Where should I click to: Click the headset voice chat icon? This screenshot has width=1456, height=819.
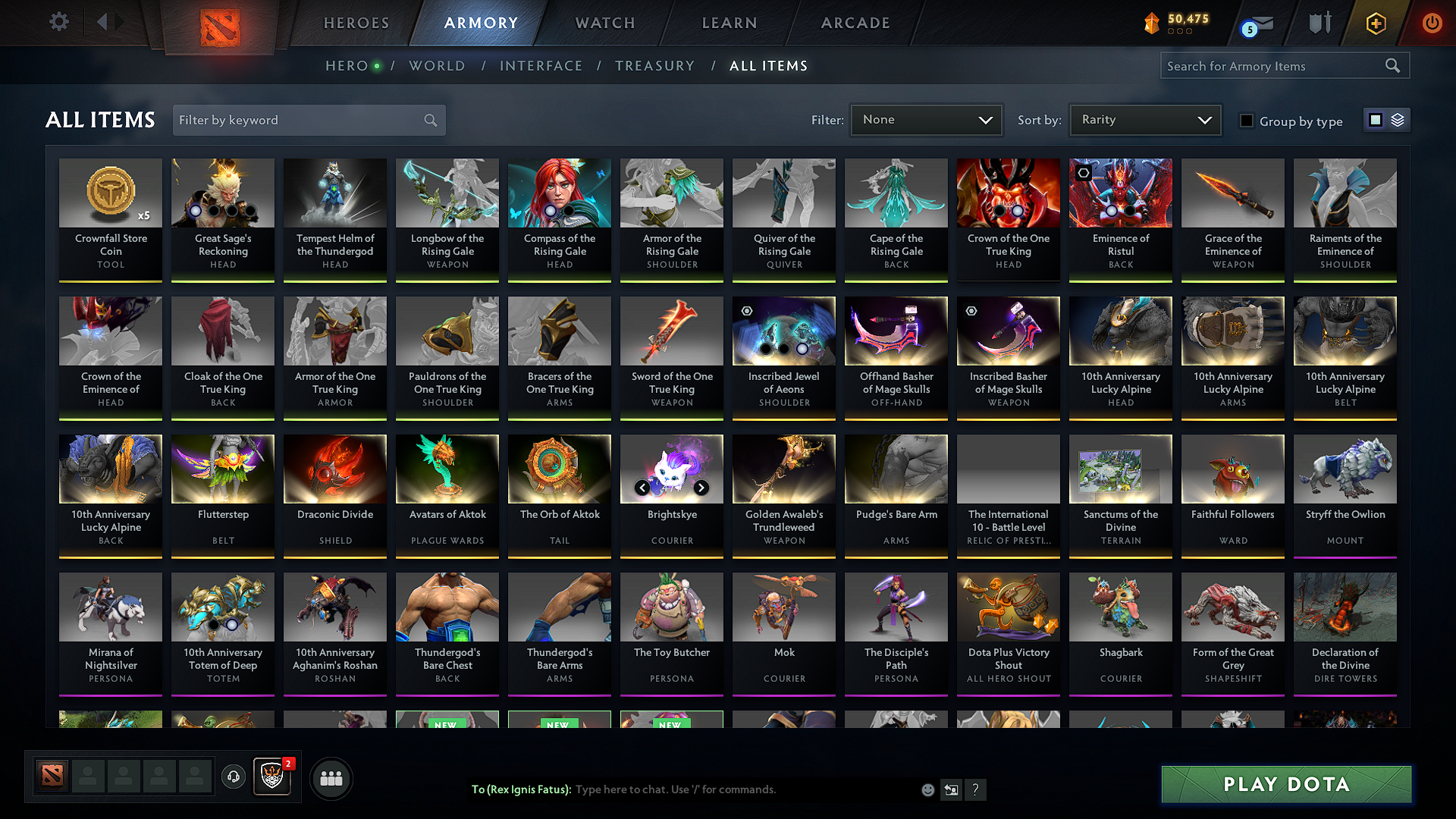pyautogui.click(x=233, y=777)
